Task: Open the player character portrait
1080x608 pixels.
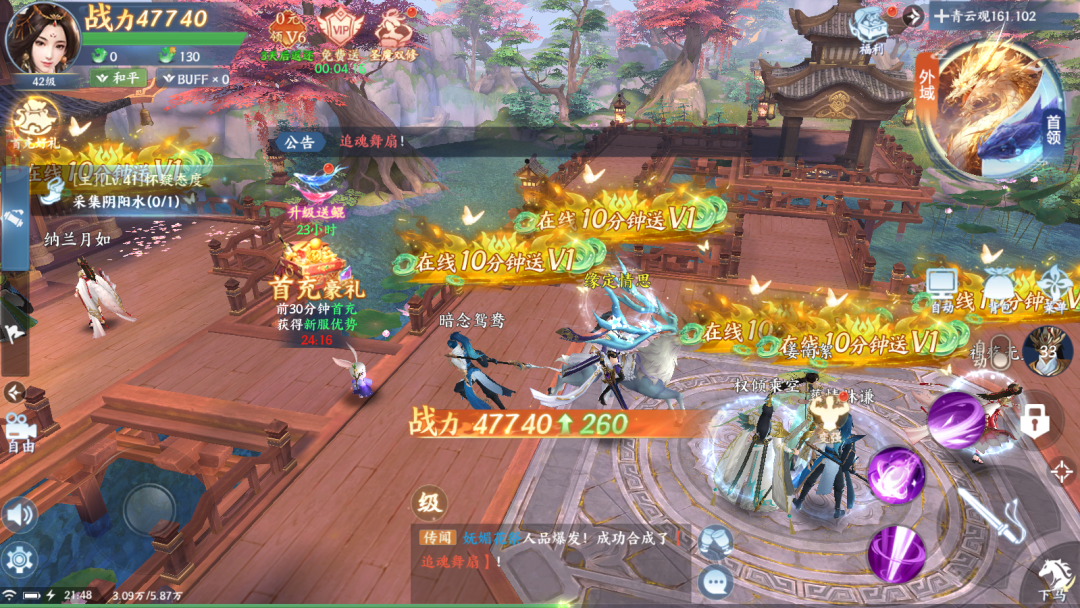Action: 42,38
